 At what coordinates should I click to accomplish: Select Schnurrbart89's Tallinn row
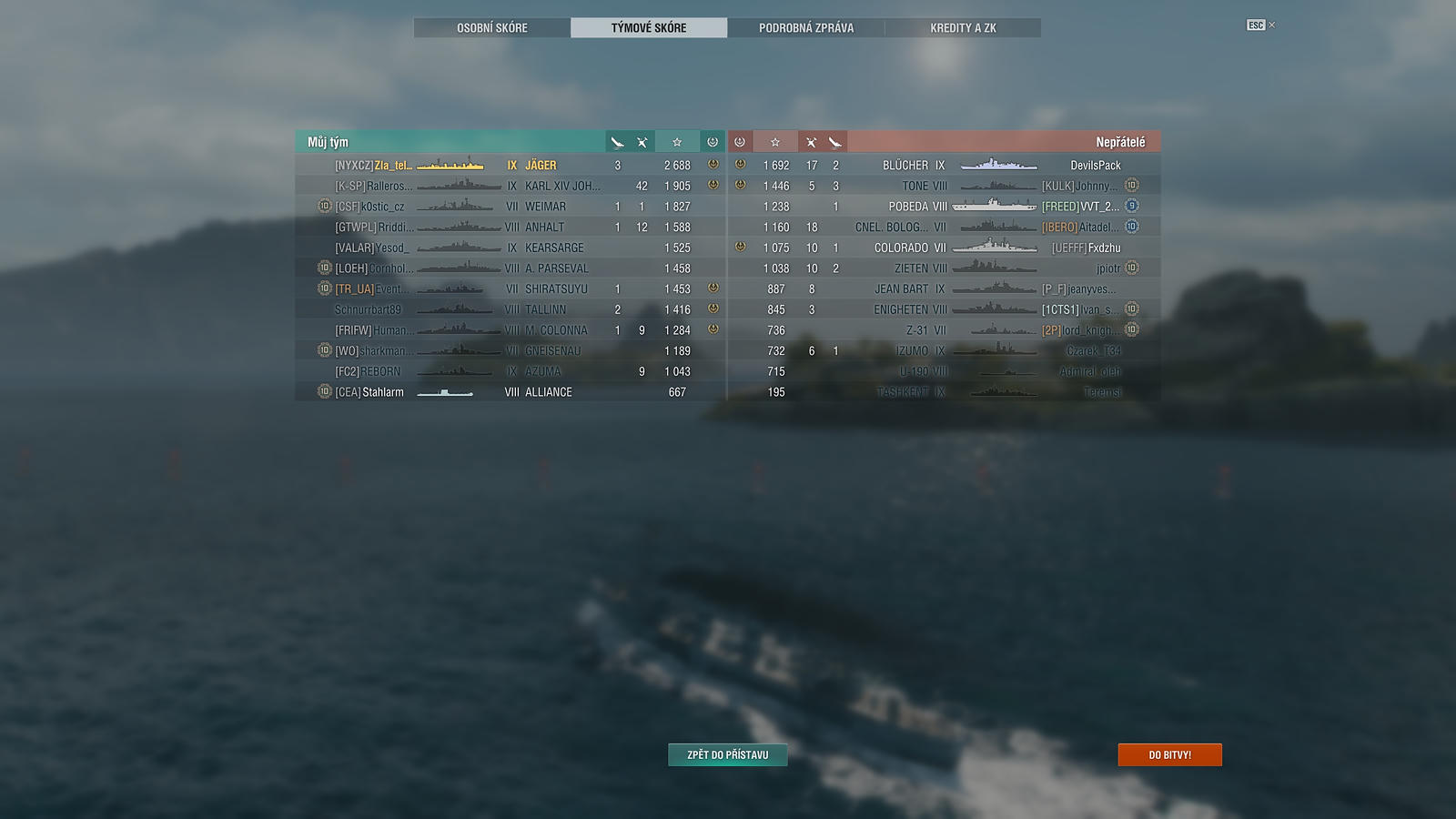pos(510,309)
